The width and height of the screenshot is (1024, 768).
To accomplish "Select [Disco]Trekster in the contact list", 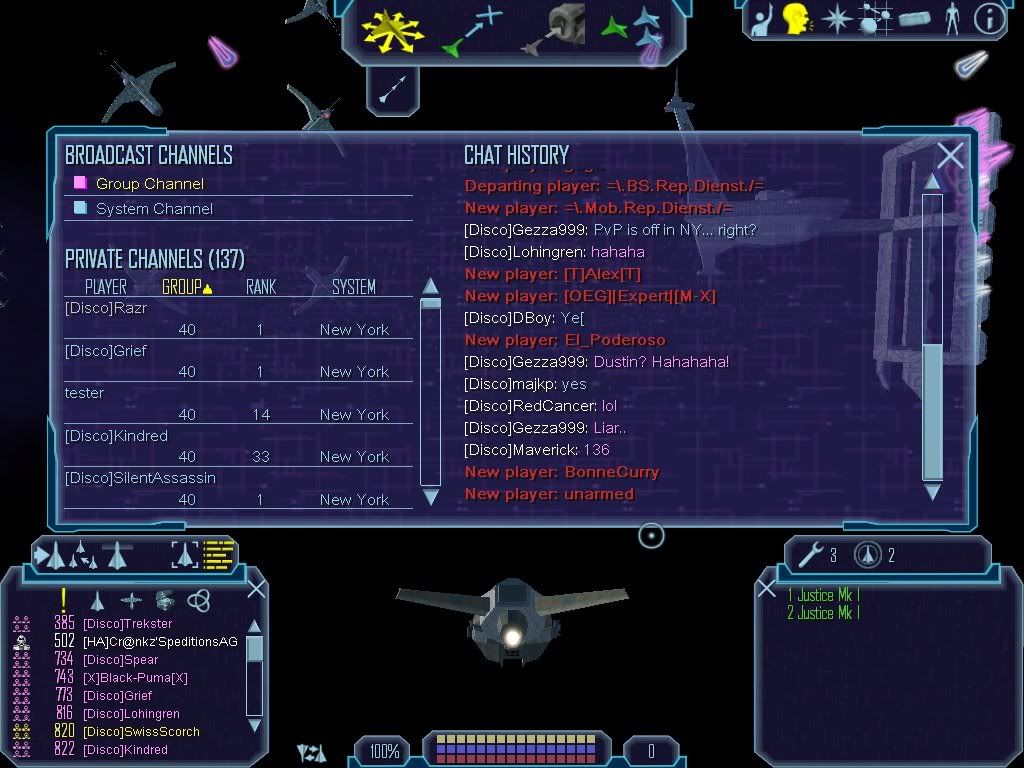I will 127,624.
